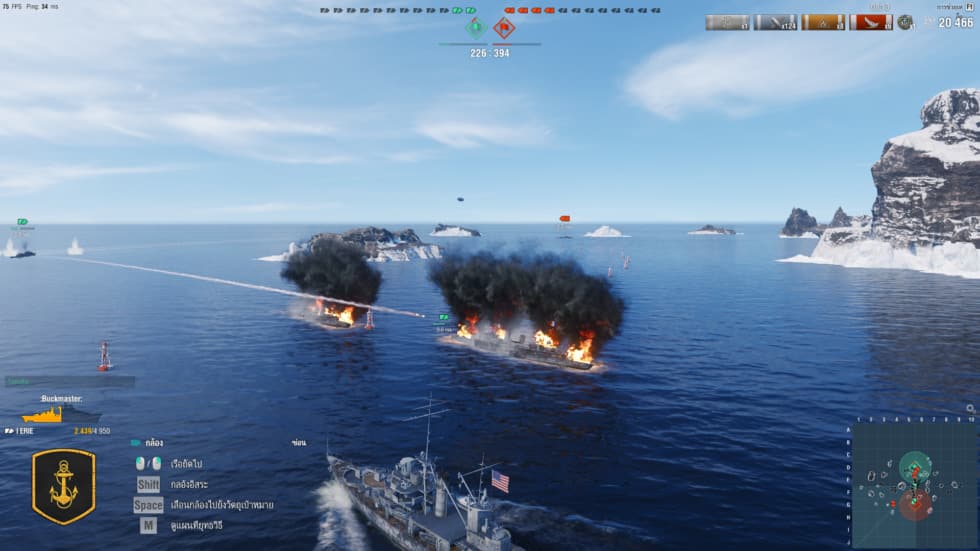Hide the camera controls help panel
Viewport: 980px width, 551px height.
pos(298,442)
